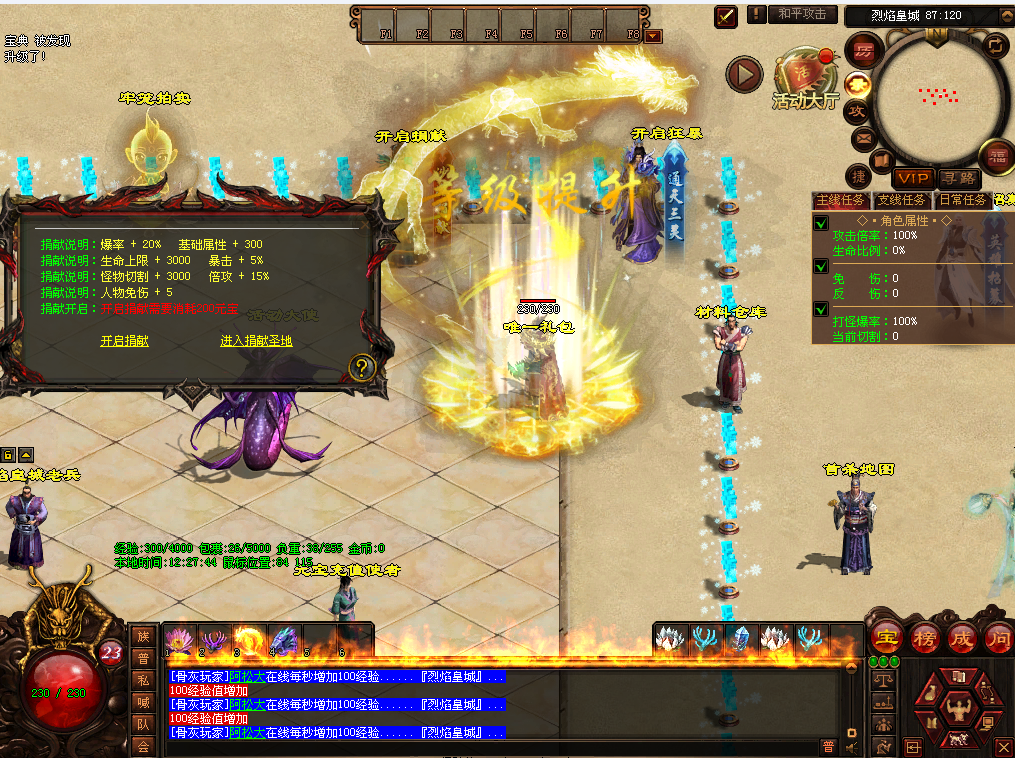Open the VIP panel
Image resolution: width=1015 pixels, height=758 pixels.
click(912, 178)
